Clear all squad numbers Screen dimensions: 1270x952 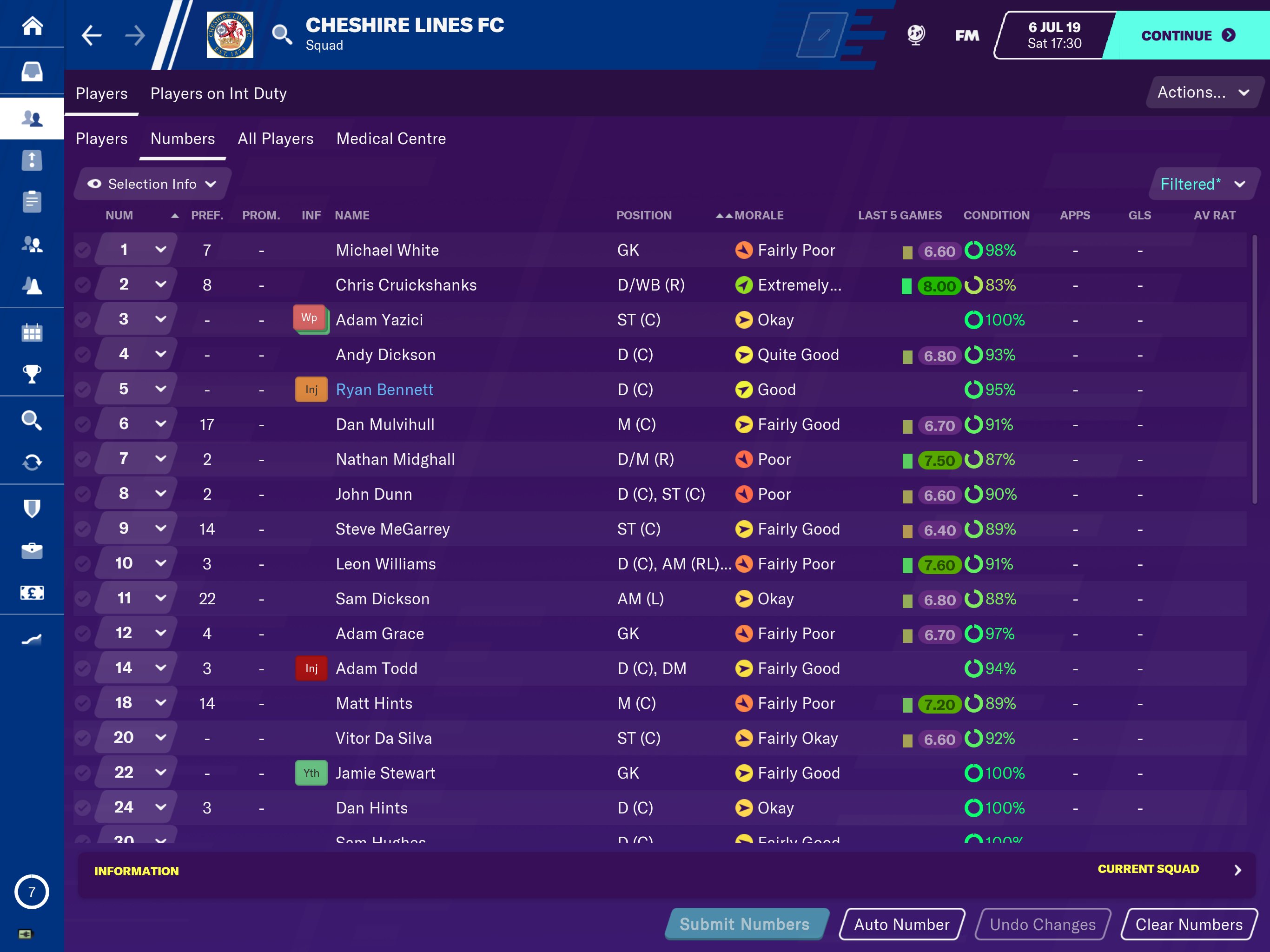(x=1189, y=924)
